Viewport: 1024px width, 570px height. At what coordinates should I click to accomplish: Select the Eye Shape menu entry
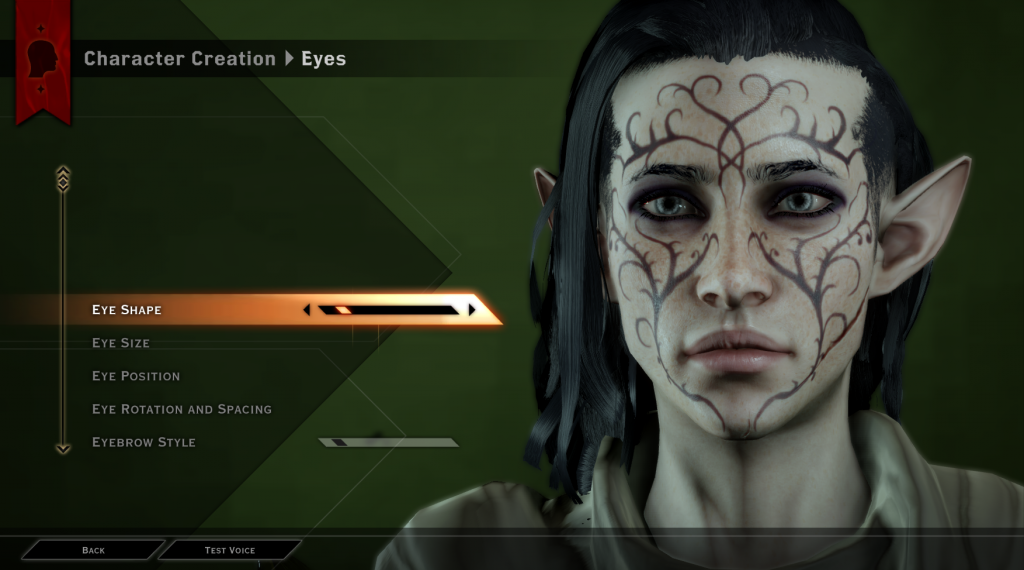[127, 310]
